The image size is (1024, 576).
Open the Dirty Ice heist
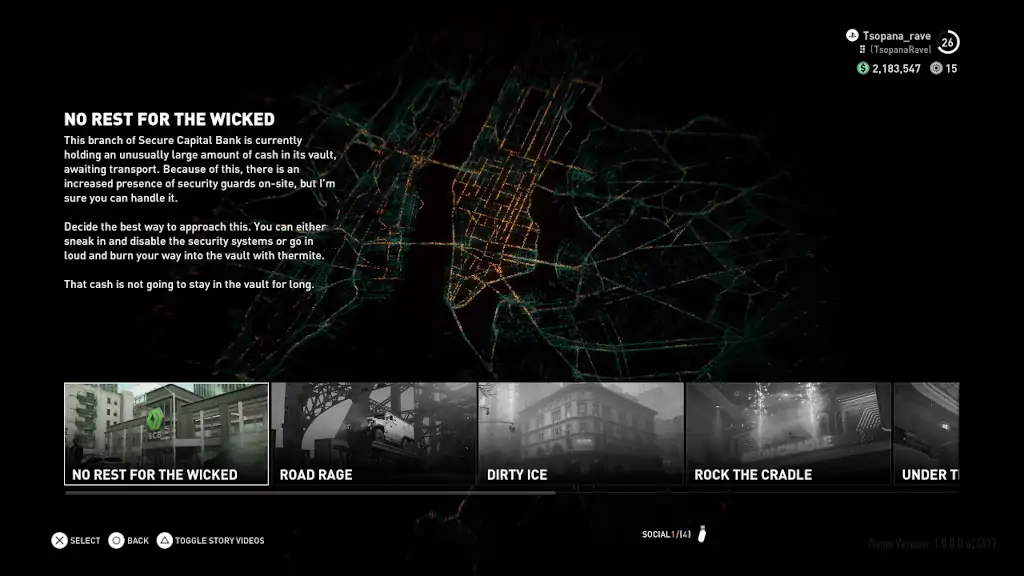pyautogui.click(x=580, y=434)
